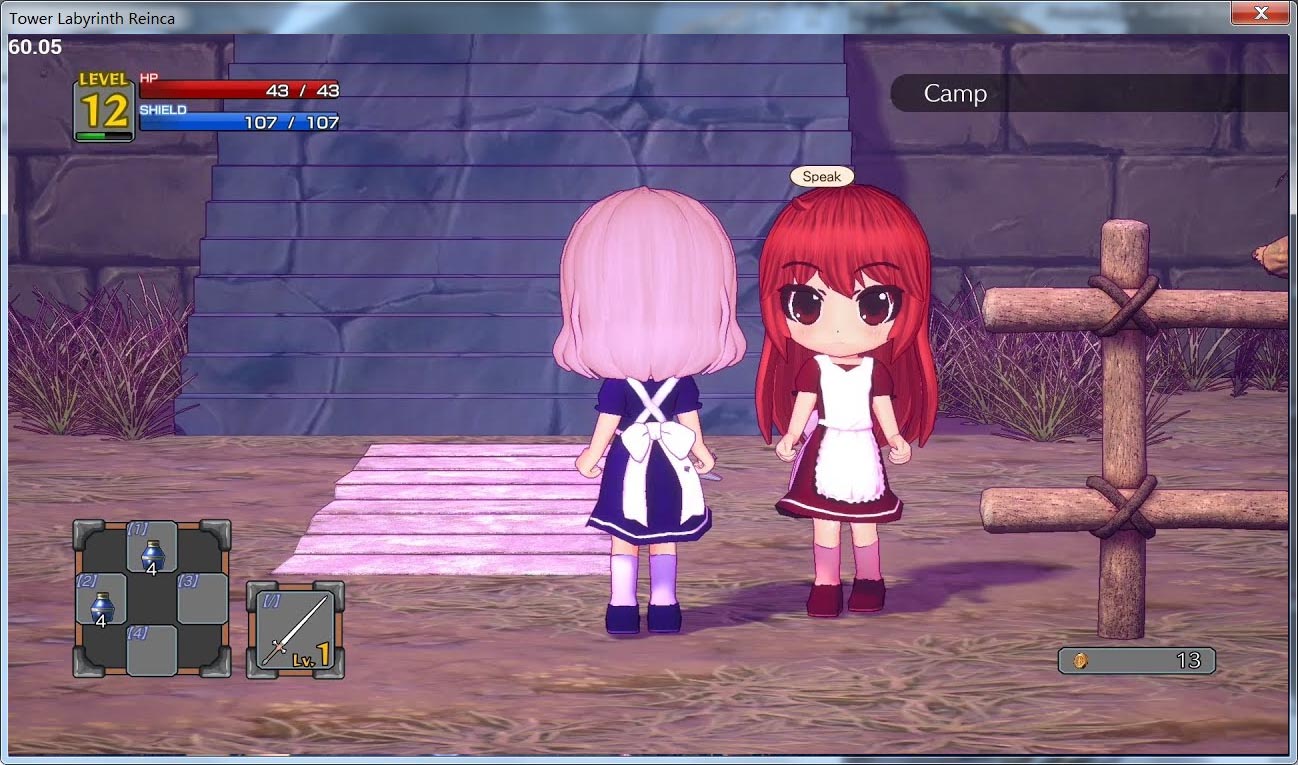This screenshot has width=1298, height=765.
Task: Click the Lv.1 sword weapon slot
Action: pos(295,627)
